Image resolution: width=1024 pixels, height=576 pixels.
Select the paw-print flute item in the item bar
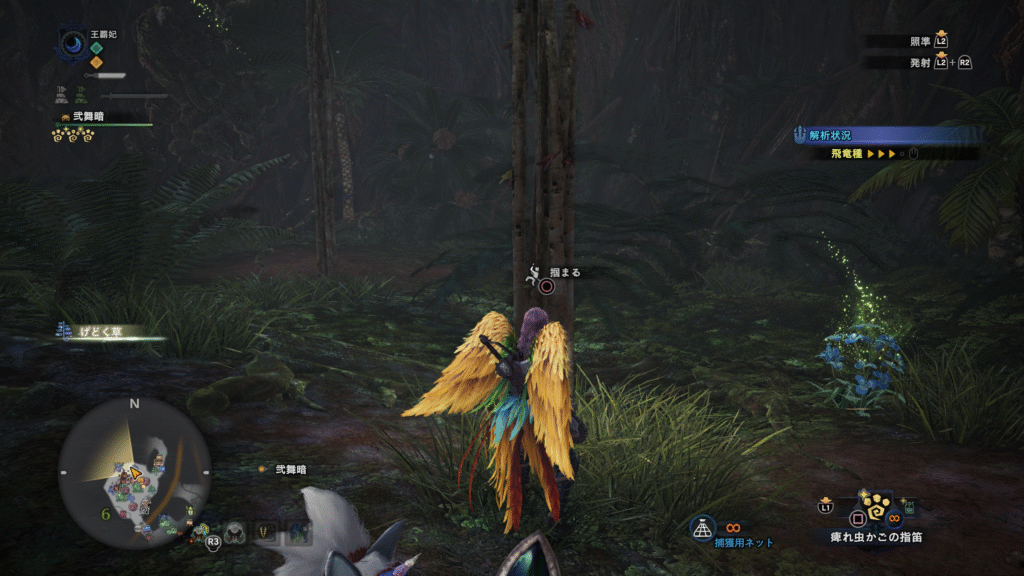click(874, 512)
